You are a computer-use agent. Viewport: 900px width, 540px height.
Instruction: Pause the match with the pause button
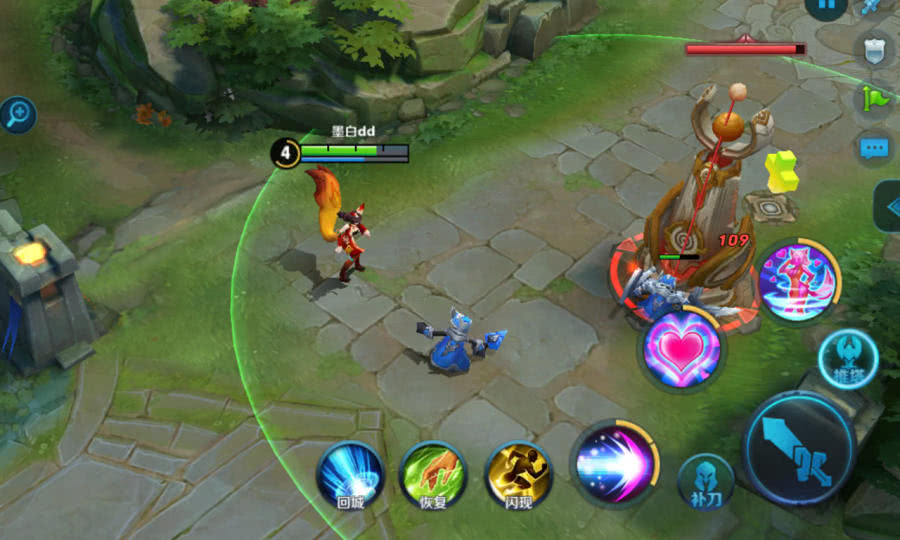pyautogui.click(x=826, y=5)
